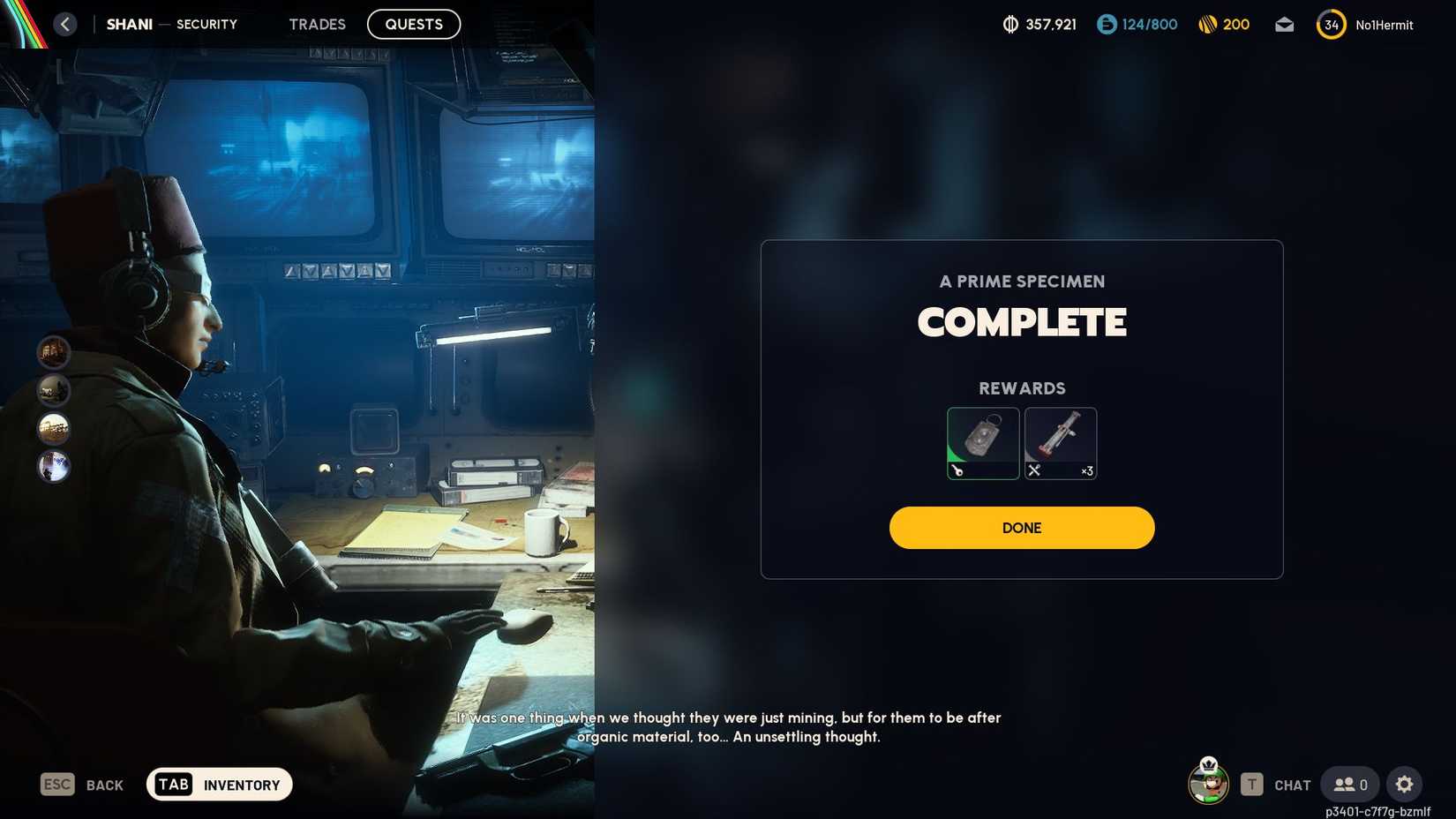Click BACK at the bottom left
This screenshot has height=819, width=1456.
click(103, 784)
